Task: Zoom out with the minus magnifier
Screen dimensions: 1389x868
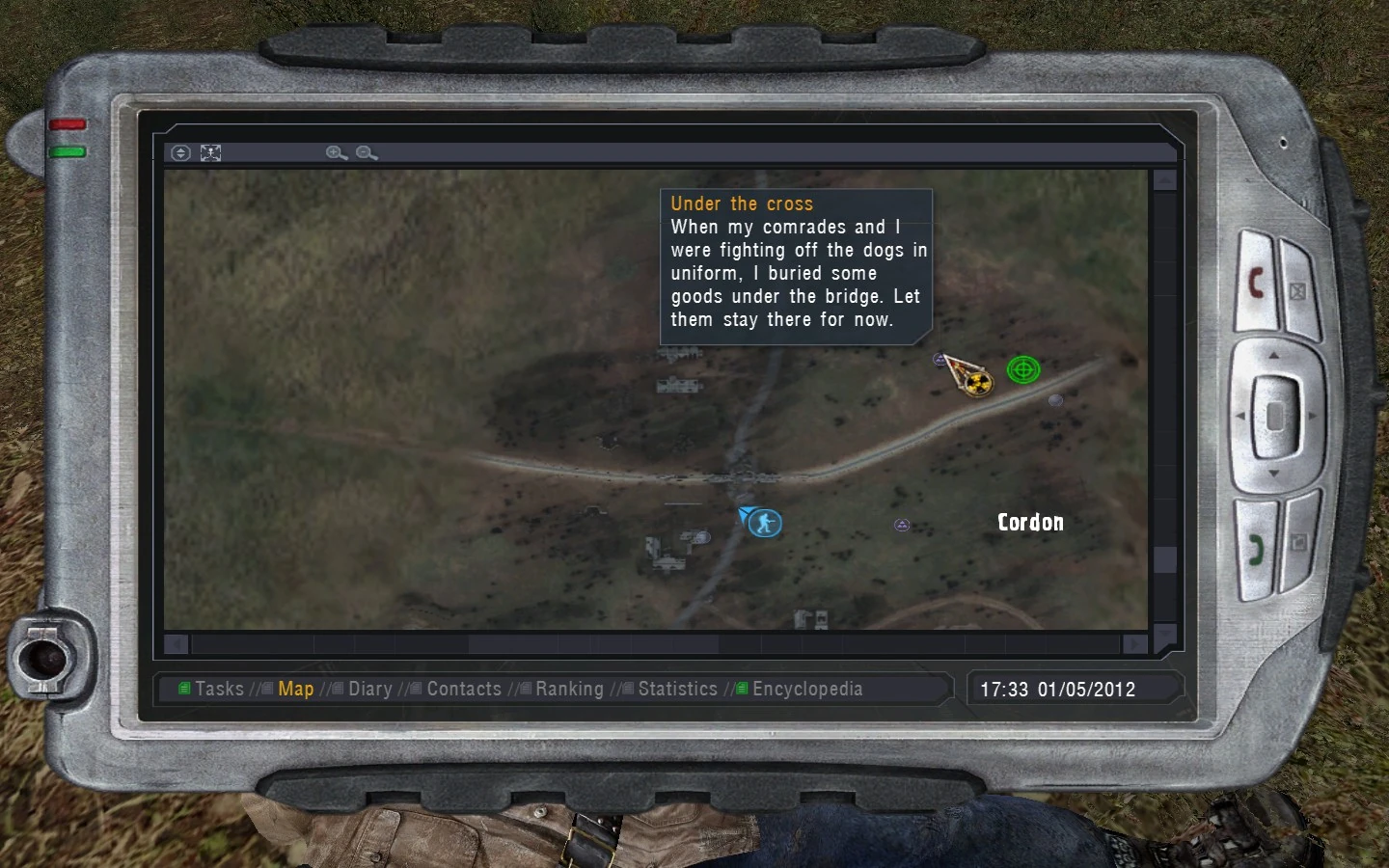Action: point(367,152)
